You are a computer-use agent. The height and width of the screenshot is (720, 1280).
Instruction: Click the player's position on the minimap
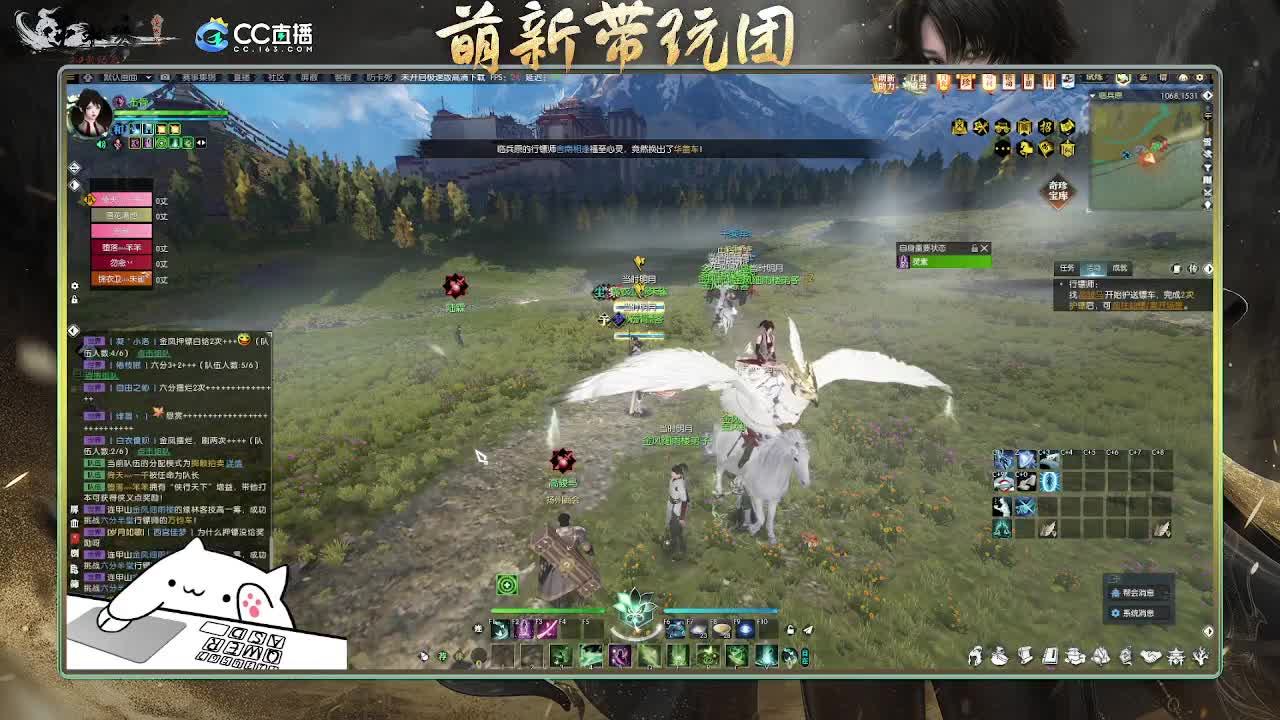1148,158
